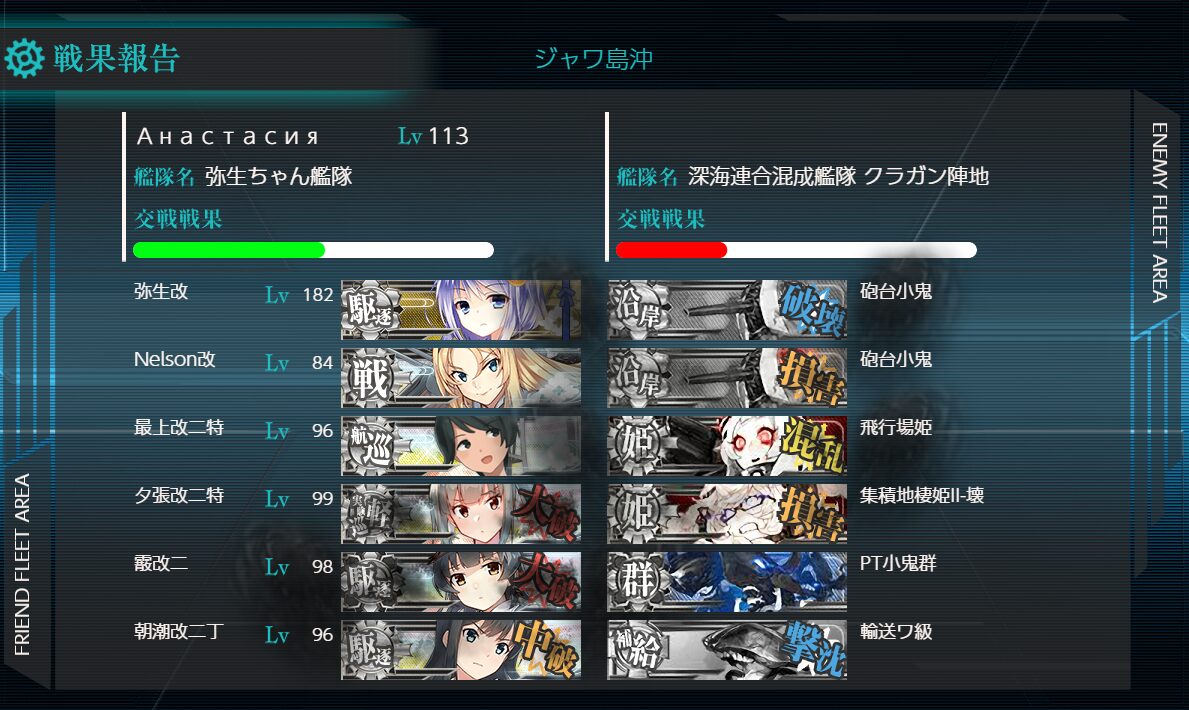The height and width of the screenshot is (710, 1189).
Task: Select the sunk 輸送ワ級 enemy banner
Action: [727, 650]
